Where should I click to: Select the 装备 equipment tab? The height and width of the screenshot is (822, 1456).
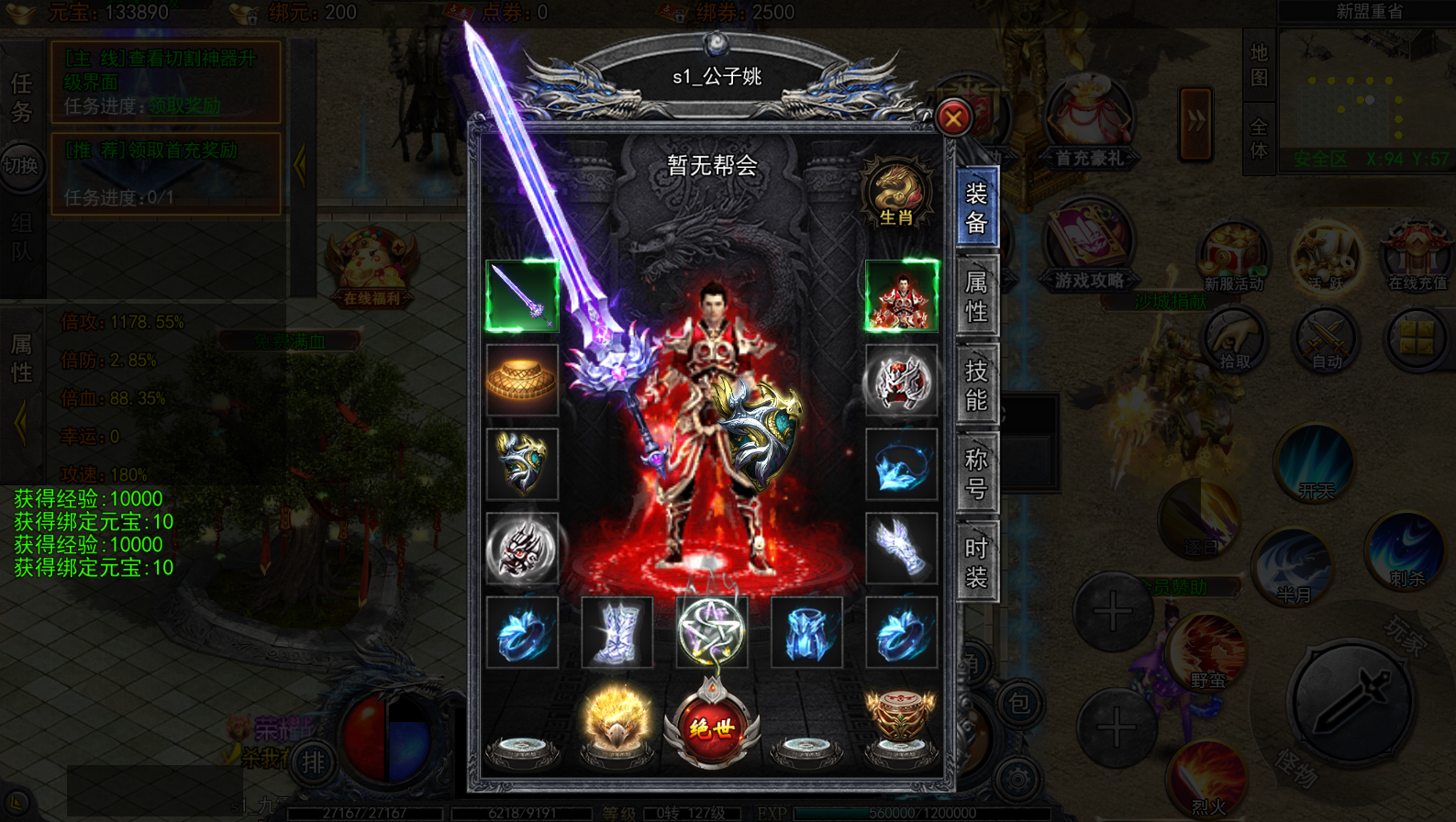coord(976,207)
